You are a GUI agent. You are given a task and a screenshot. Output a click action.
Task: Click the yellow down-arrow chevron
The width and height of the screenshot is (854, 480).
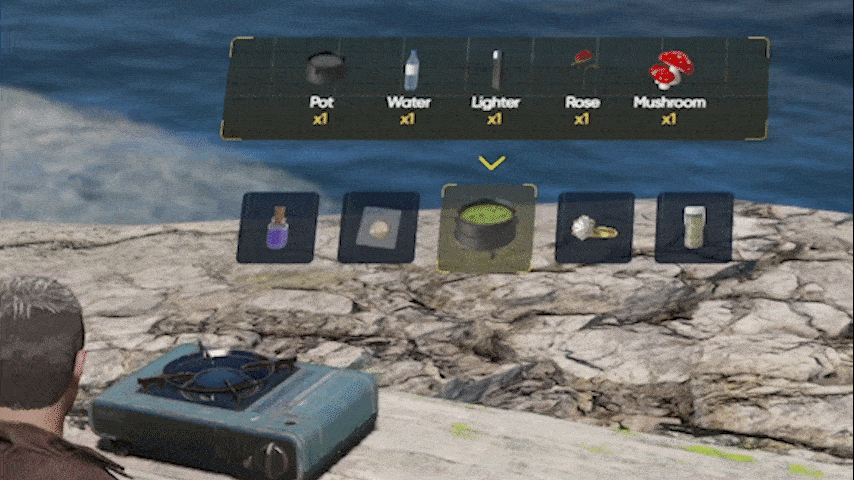click(x=491, y=162)
